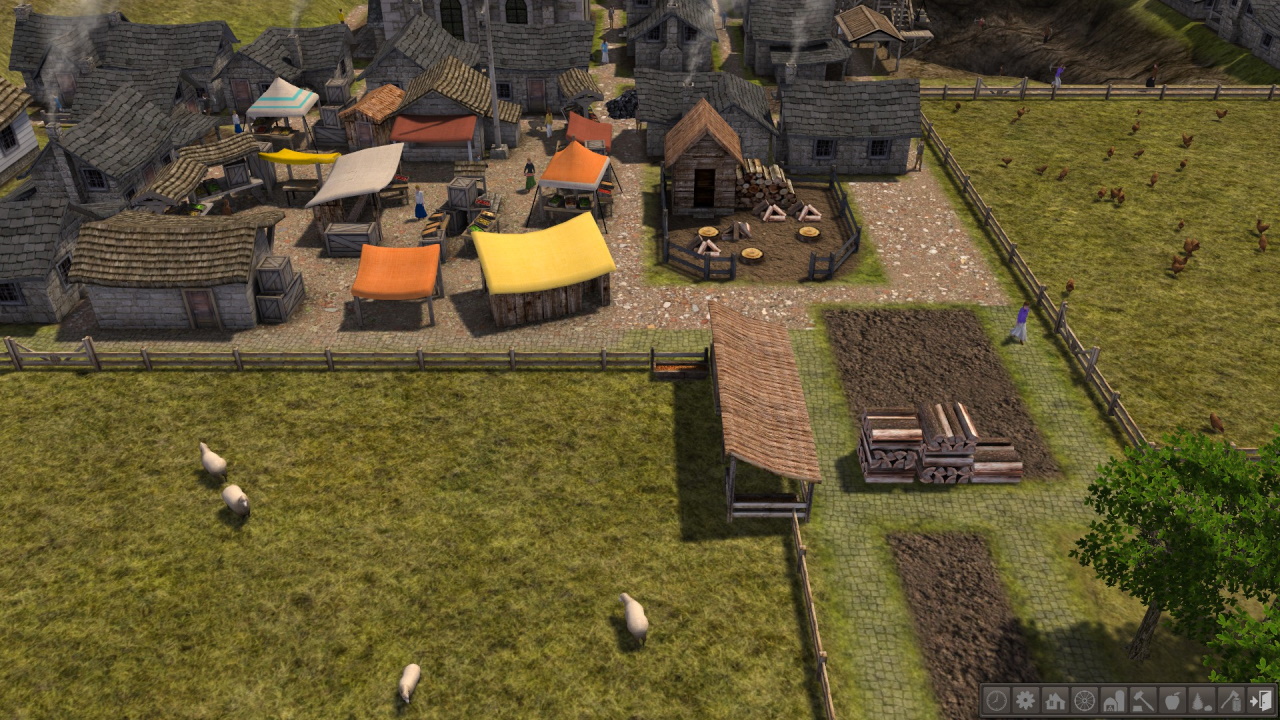Select the wagon wheel menu

1084,700
